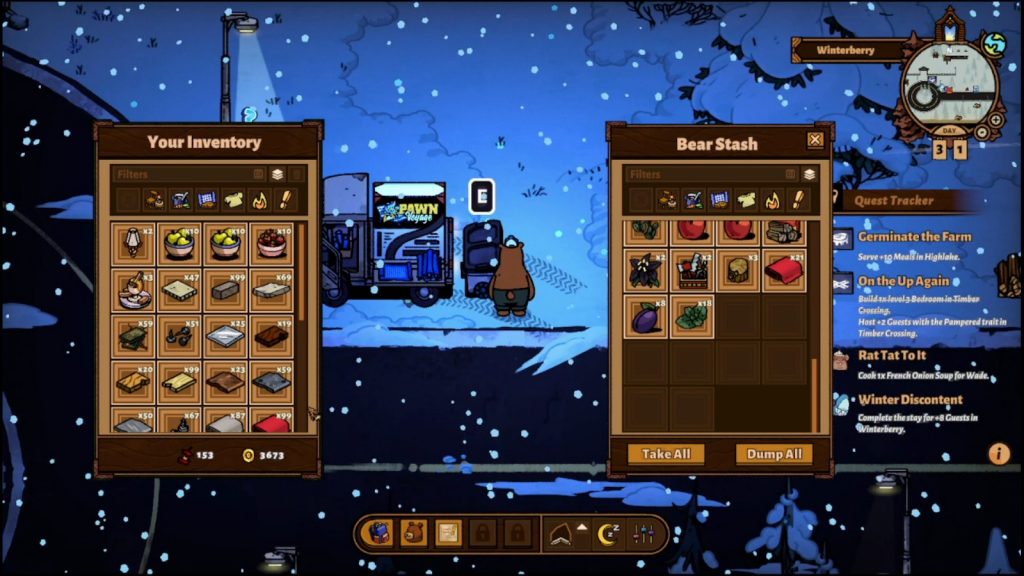Open the backpack from the bottom toolbar
This screenshot has height=576, width=1024.
click(379, 533)
